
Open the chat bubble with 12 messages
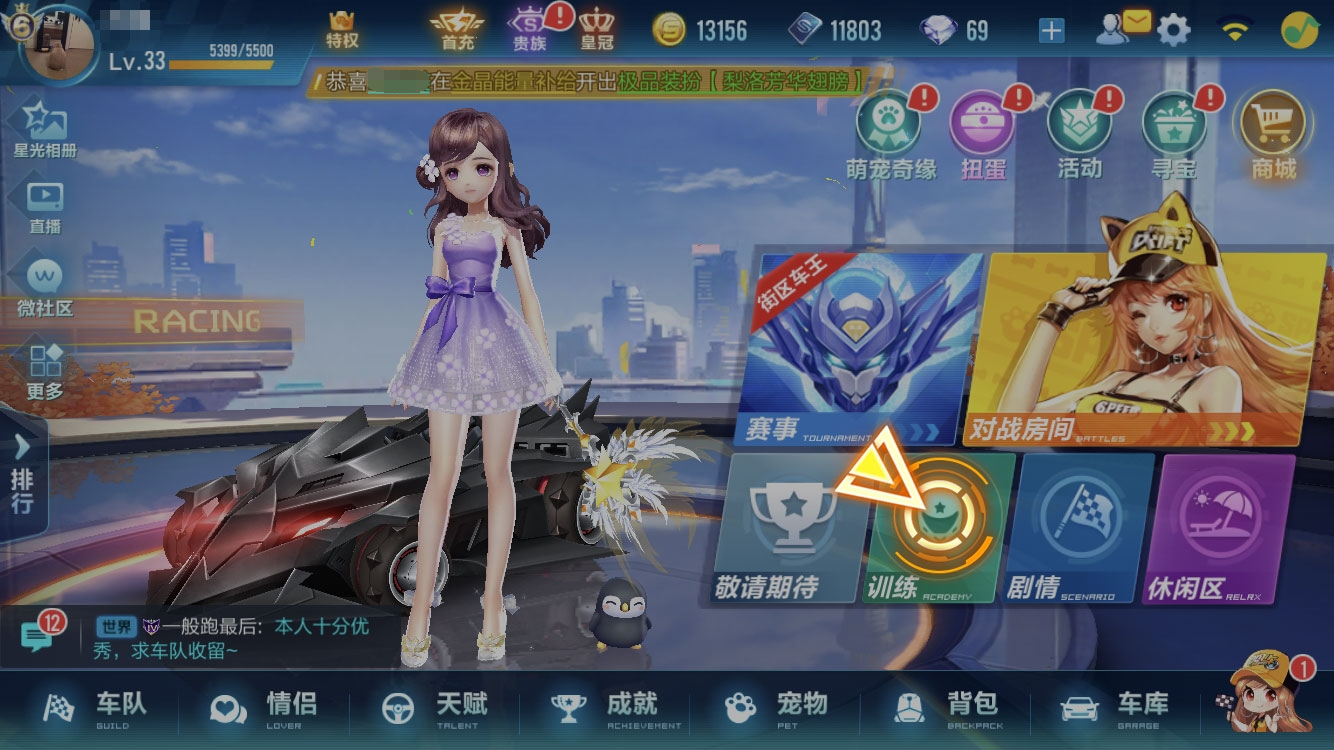point(38,636)
